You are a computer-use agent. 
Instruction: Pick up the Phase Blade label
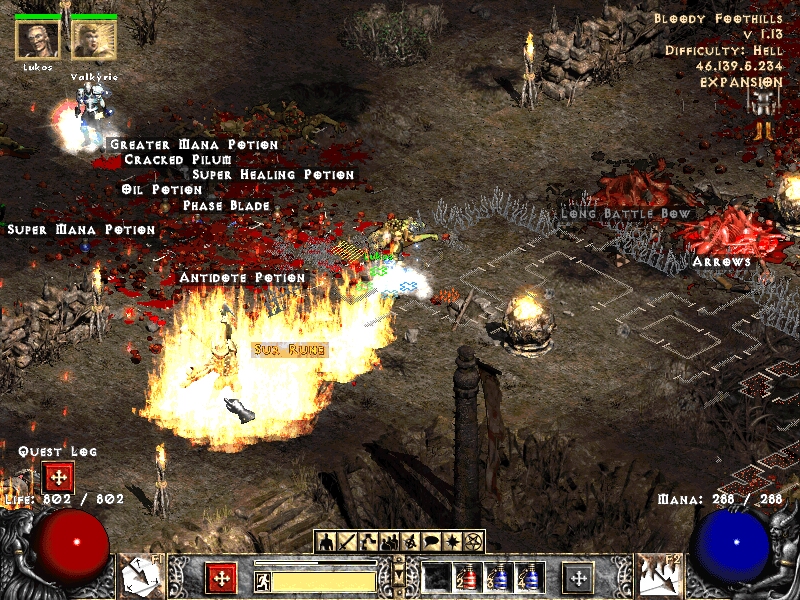click(226, 206)
